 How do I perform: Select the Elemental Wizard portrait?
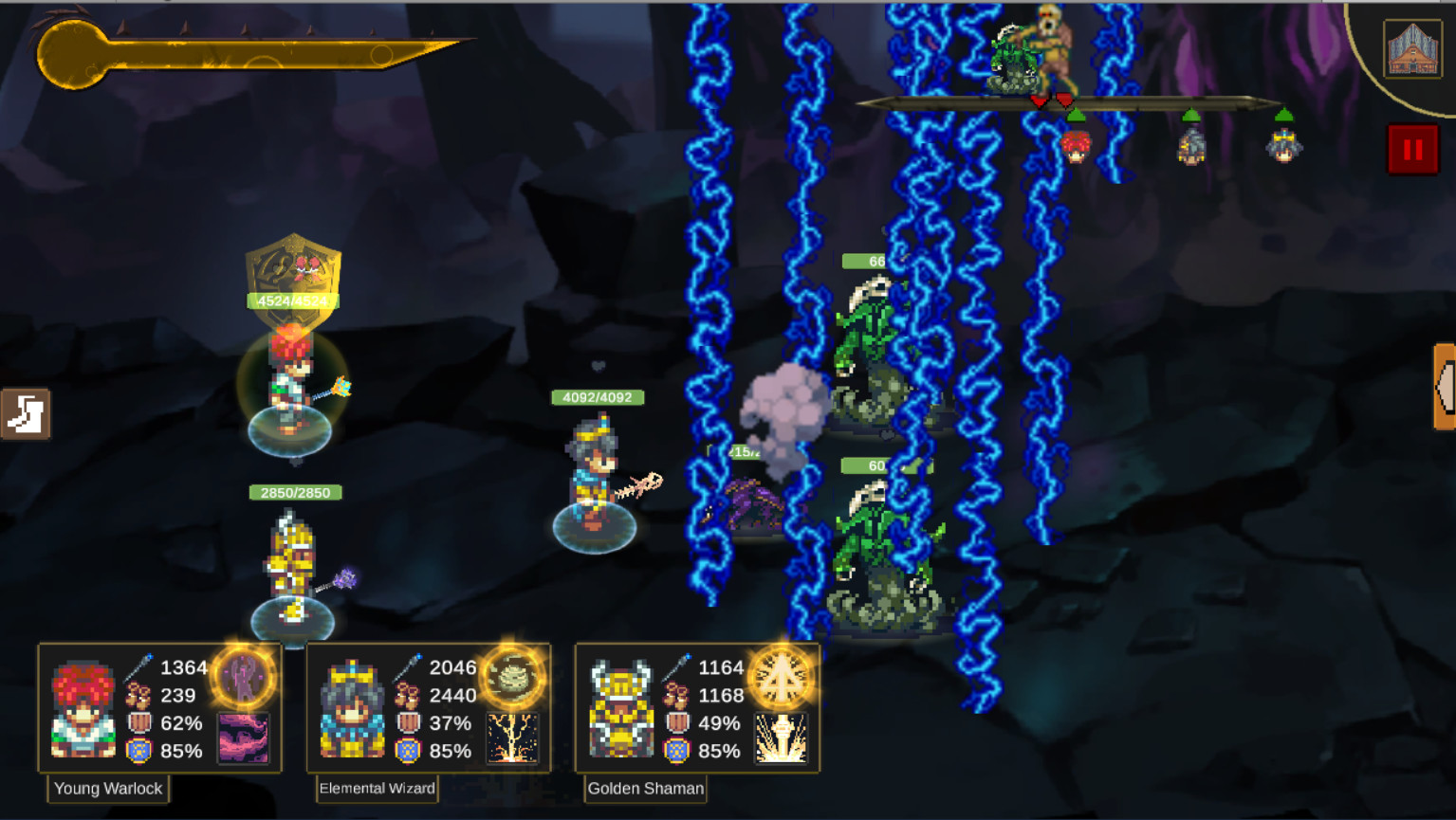pyautogui.click(x=353, y=708)
